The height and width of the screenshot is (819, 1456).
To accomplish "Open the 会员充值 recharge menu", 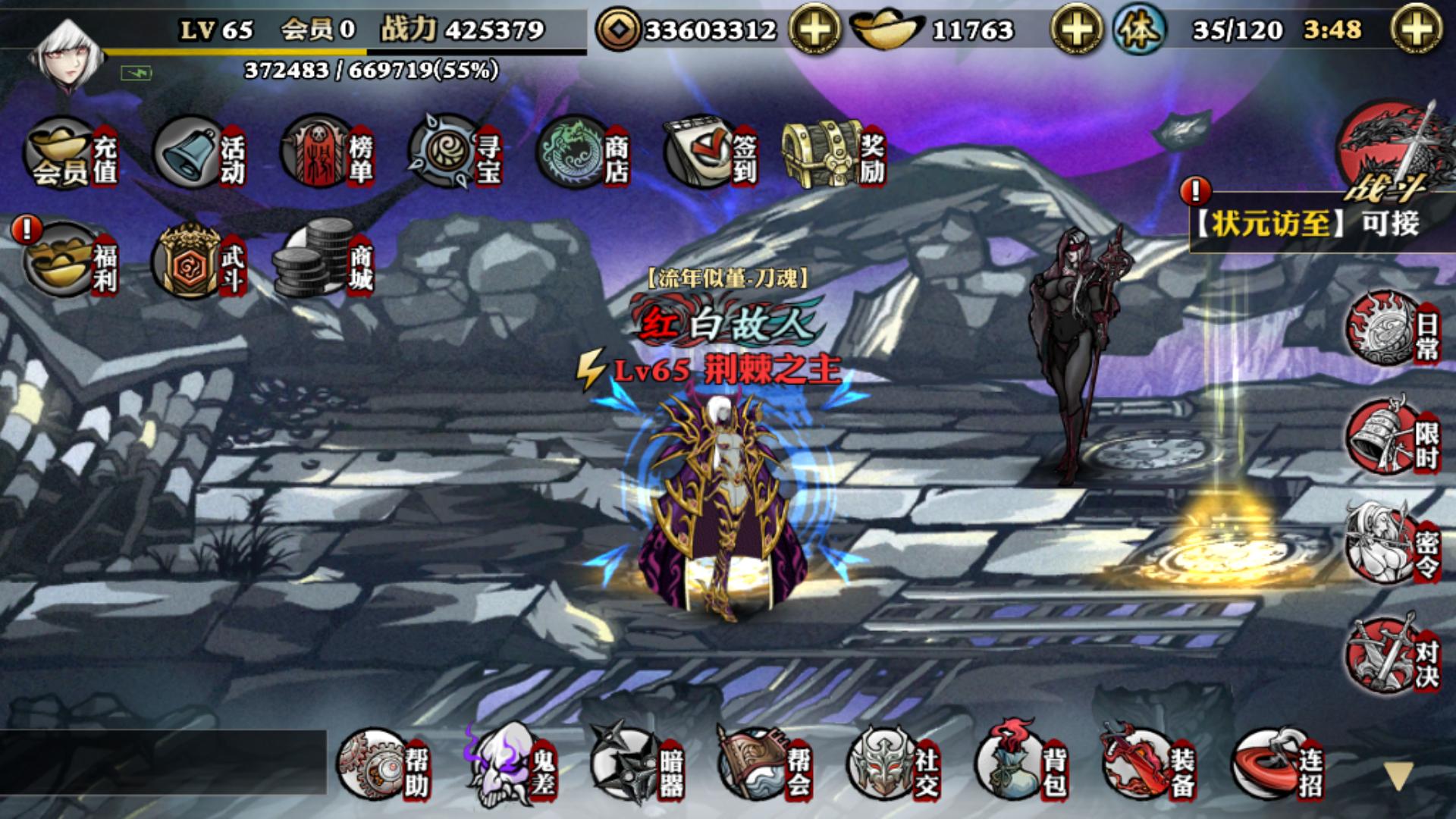I will click(x=72, y=153).
